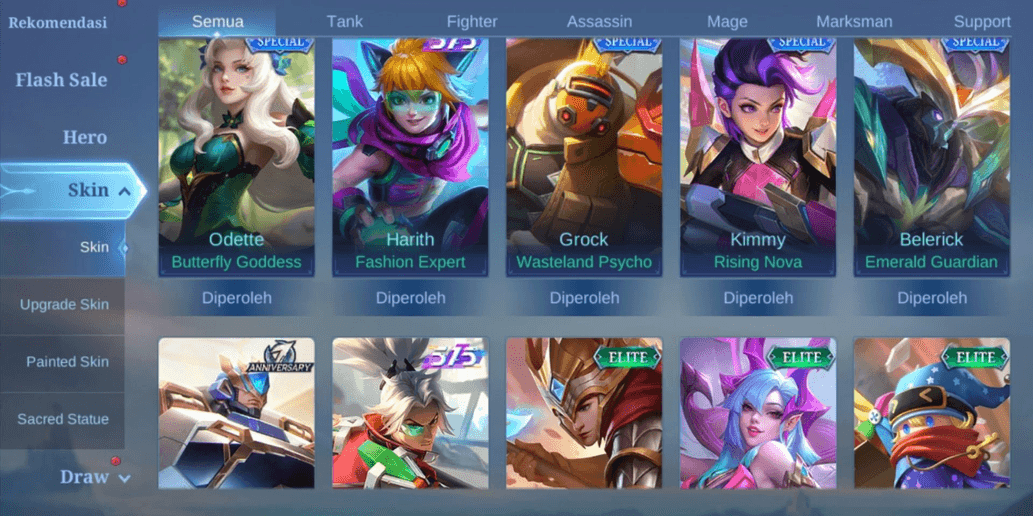Select the Mage tab

[x=727, y=21]
